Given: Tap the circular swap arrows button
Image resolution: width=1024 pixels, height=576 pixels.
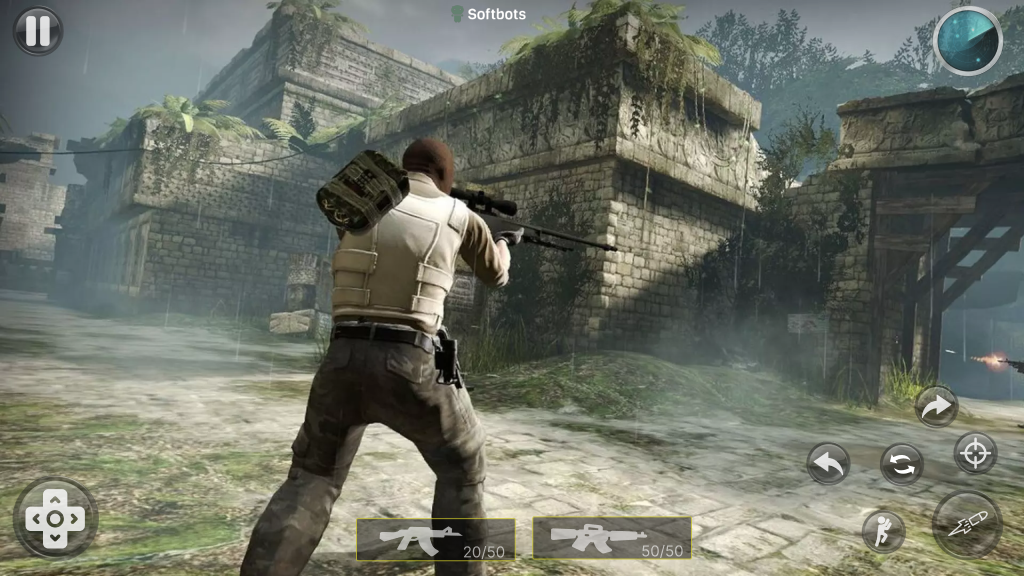Looking at the screenshot, I should tap(901, 465).
